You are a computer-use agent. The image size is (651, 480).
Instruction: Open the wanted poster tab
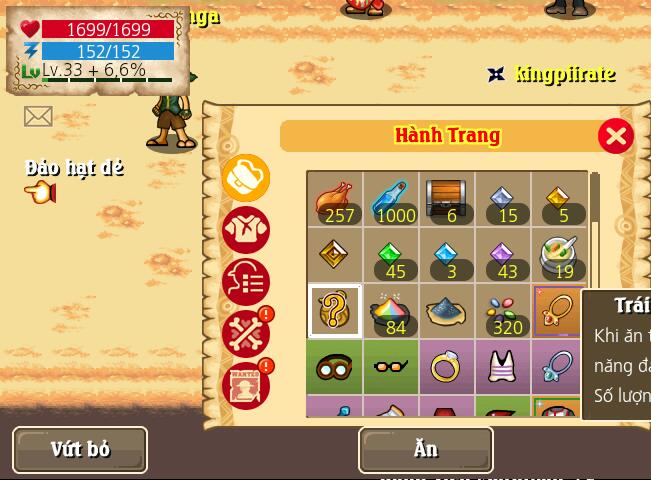pos(246,385)
